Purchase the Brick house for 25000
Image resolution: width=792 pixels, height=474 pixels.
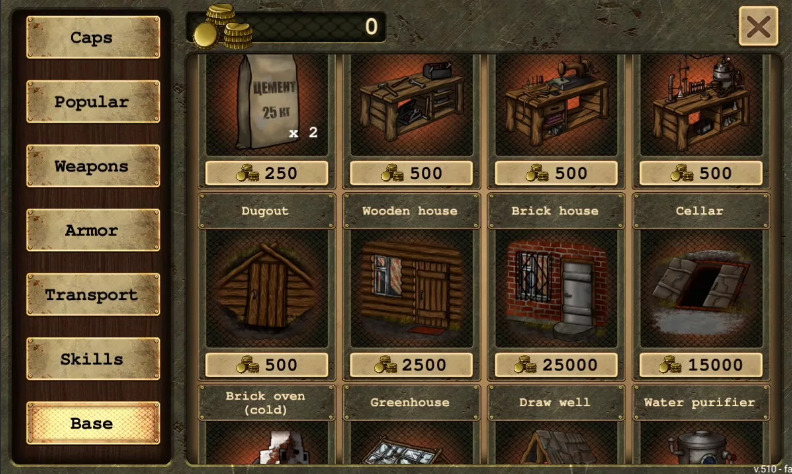(x=556, y=365)
